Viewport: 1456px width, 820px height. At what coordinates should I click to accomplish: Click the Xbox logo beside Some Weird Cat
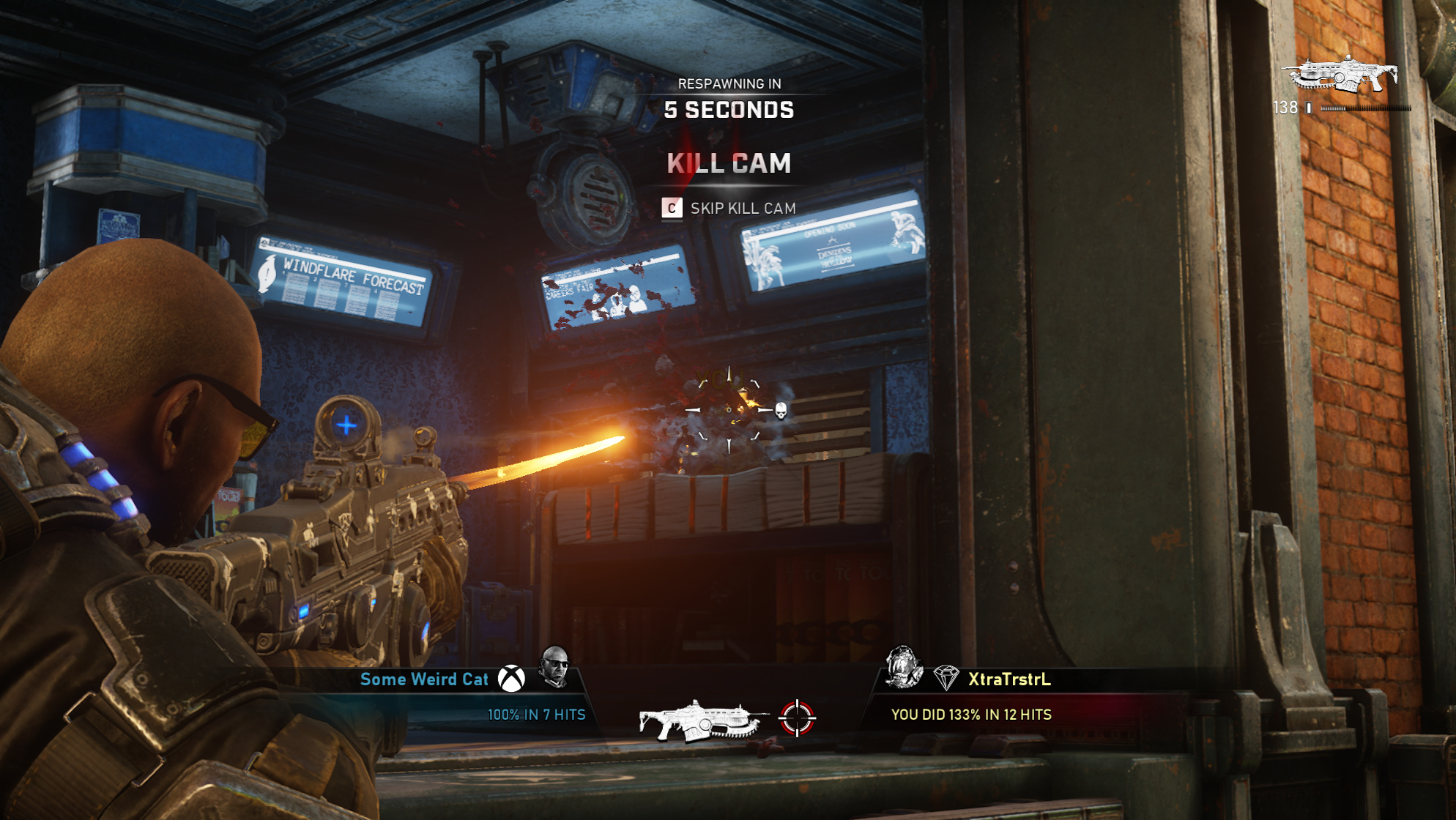point(511,679)
